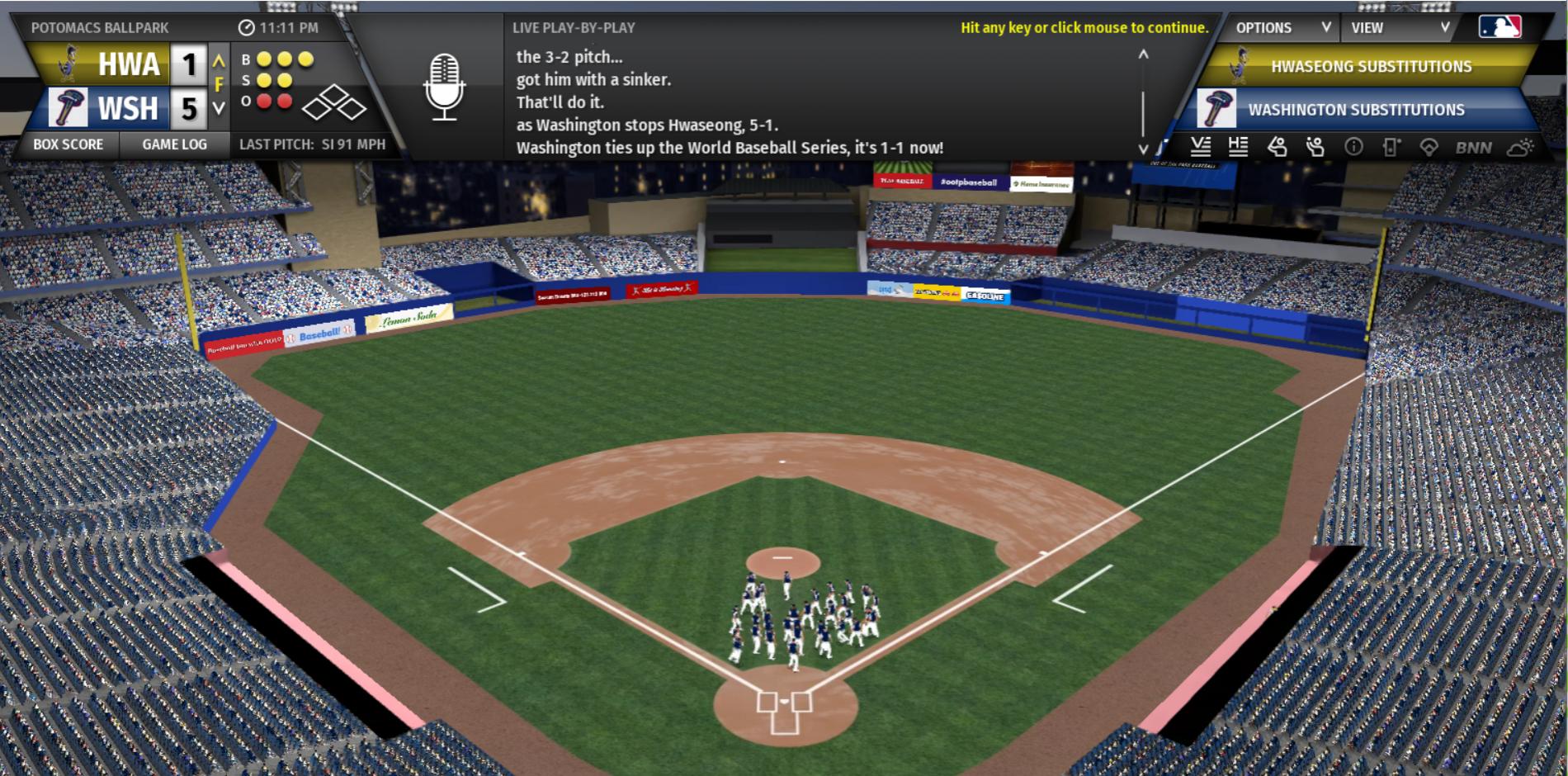Open the strike zone icon

click(x=1391, y=147)
